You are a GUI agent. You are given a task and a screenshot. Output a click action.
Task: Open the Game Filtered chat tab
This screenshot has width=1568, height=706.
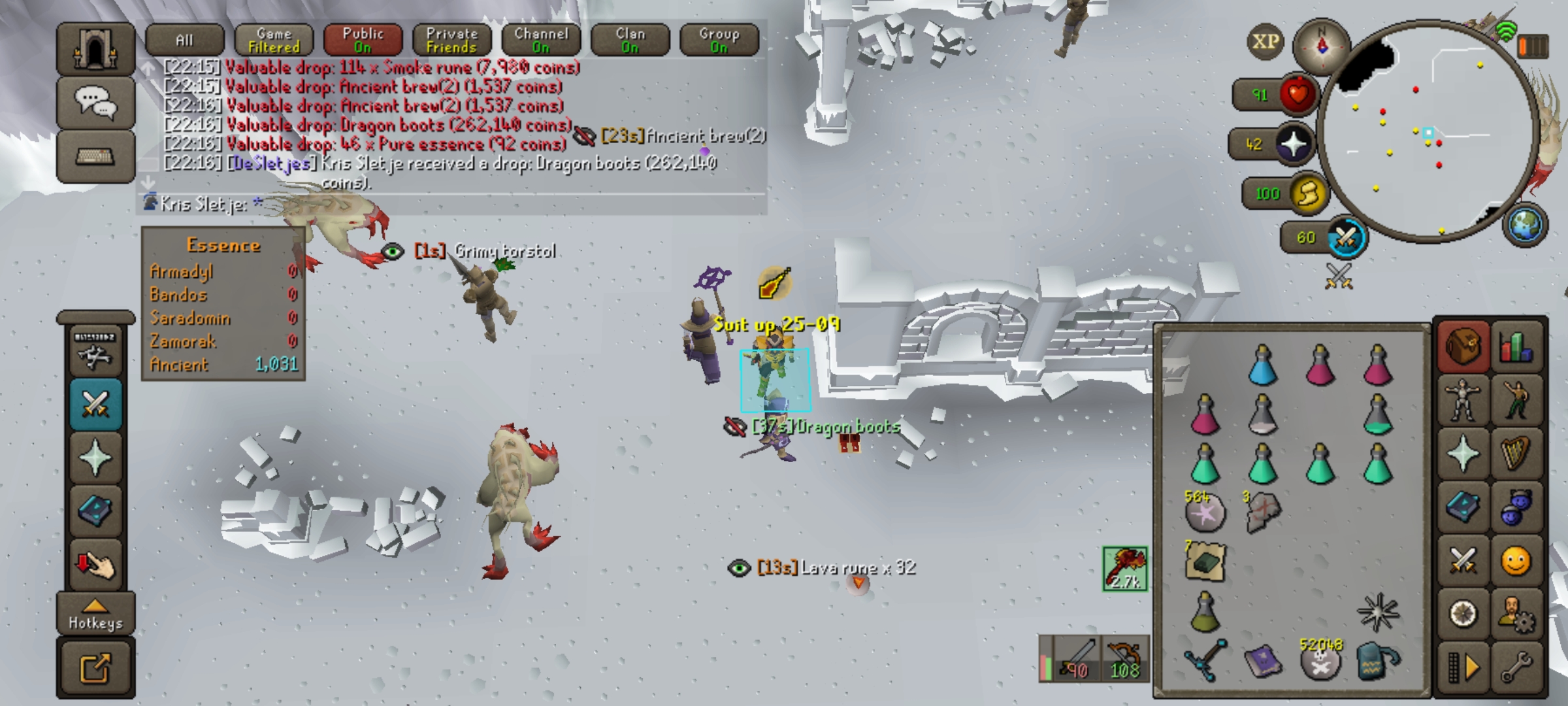click(274, 40)
